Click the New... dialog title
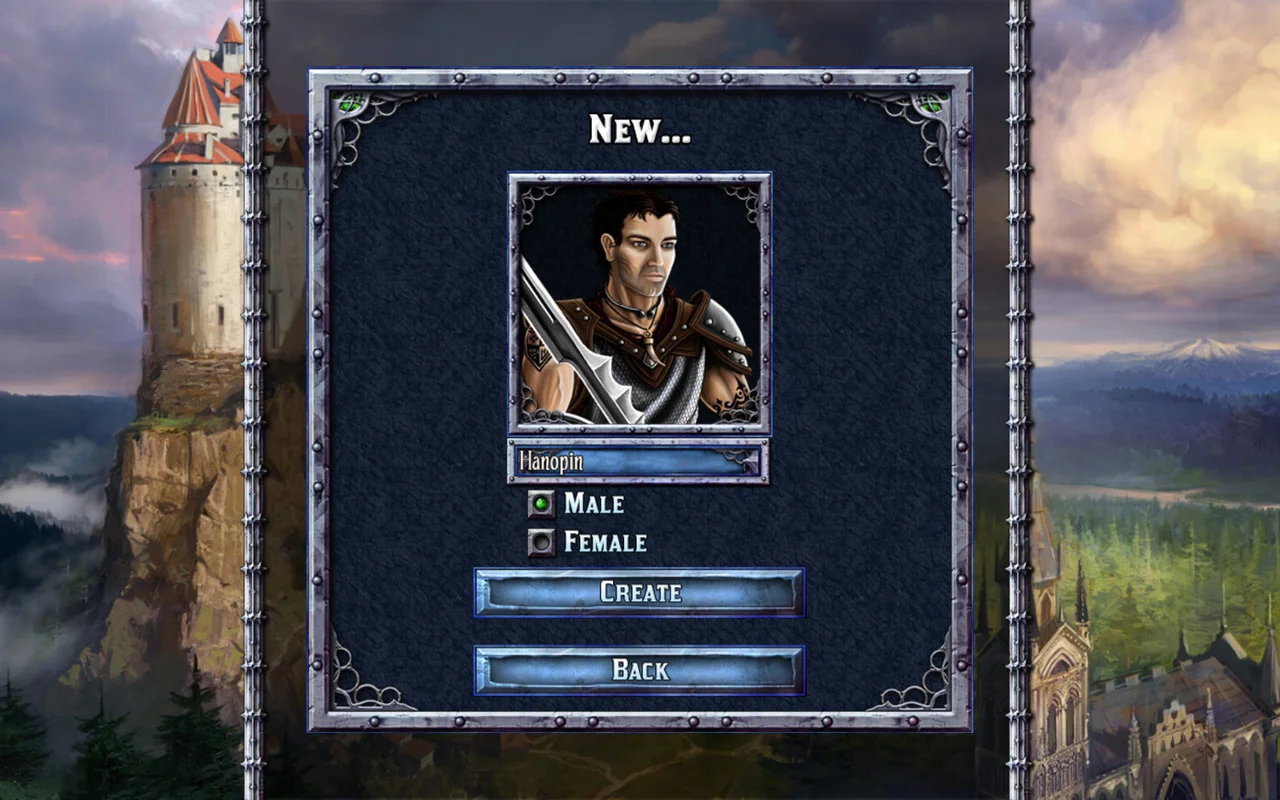This screenshot has width=1280, height=800. click(x=638, y=126)
